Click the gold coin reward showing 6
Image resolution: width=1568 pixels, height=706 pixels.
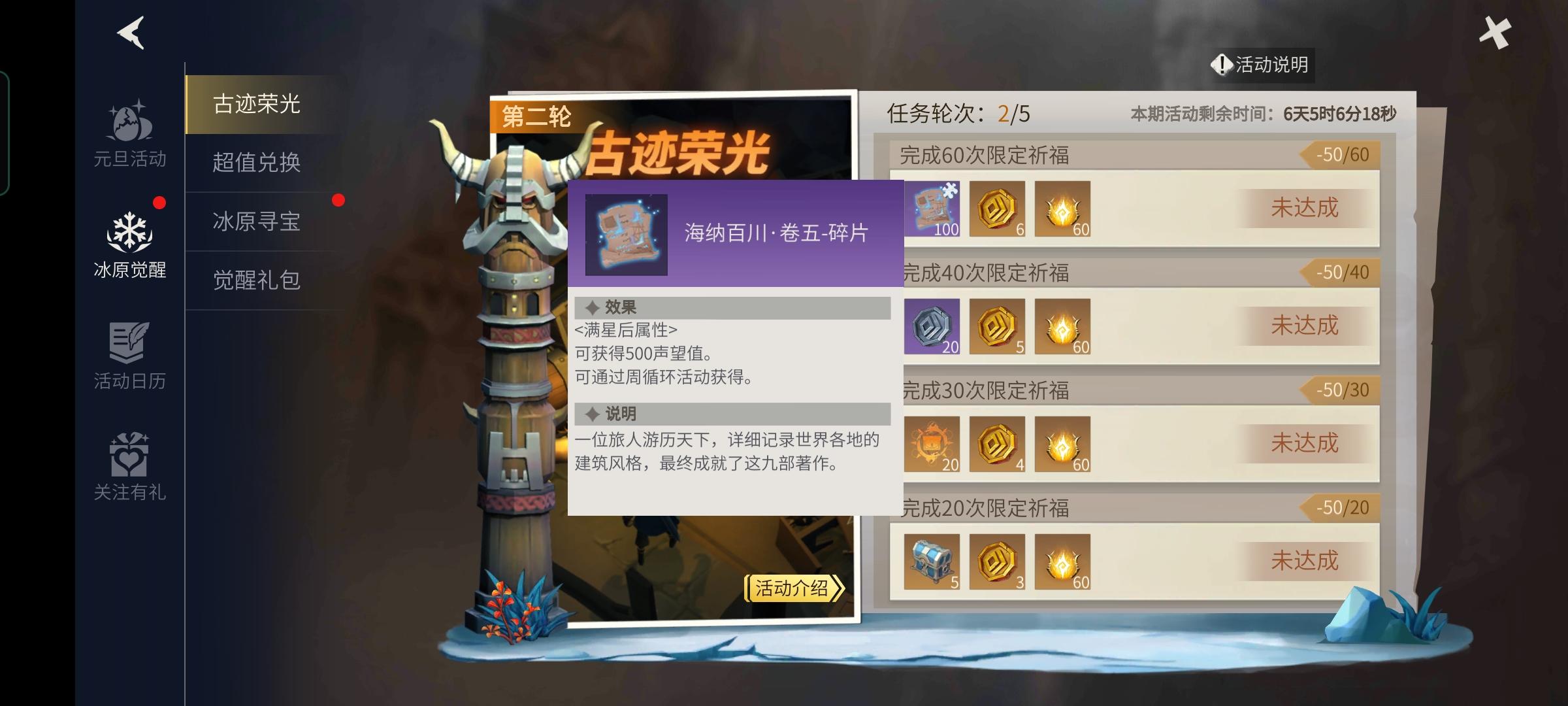[996, 209]
